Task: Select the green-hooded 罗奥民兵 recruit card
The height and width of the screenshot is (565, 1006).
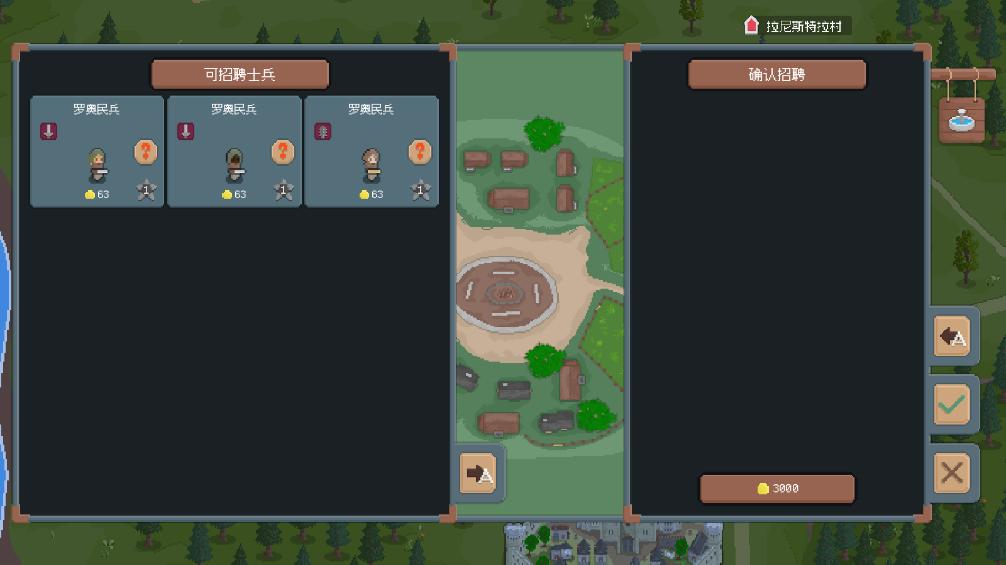Action: click(x=97, y=151)
